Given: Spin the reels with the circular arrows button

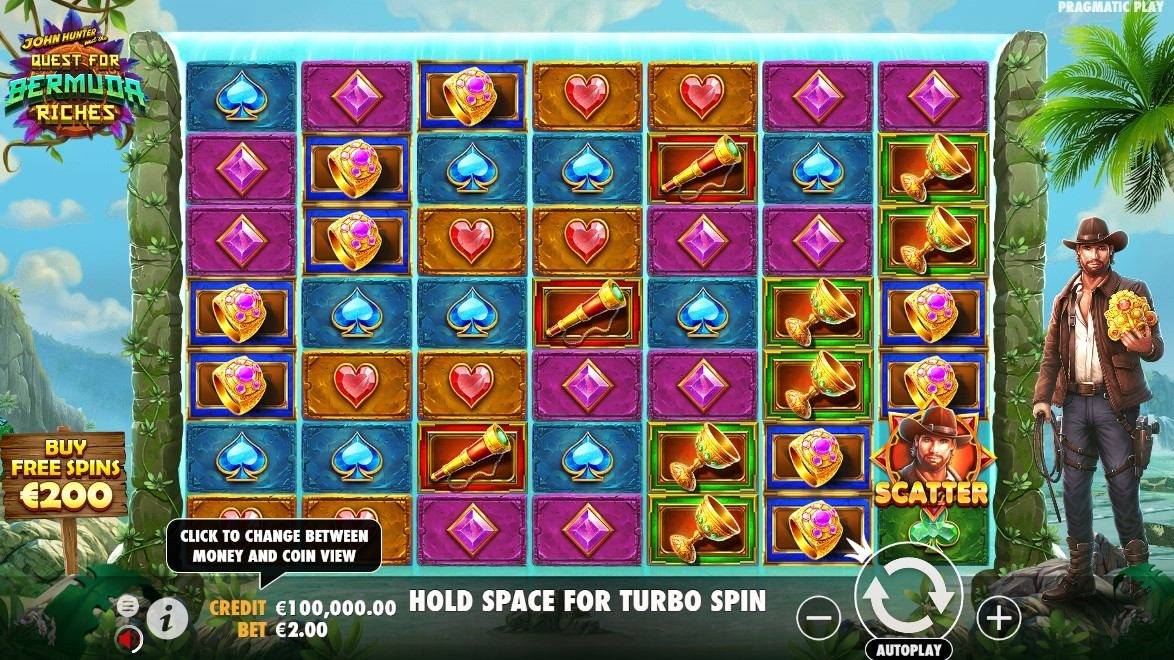Looking at the screenshot, I should click(x=908, y=597).
